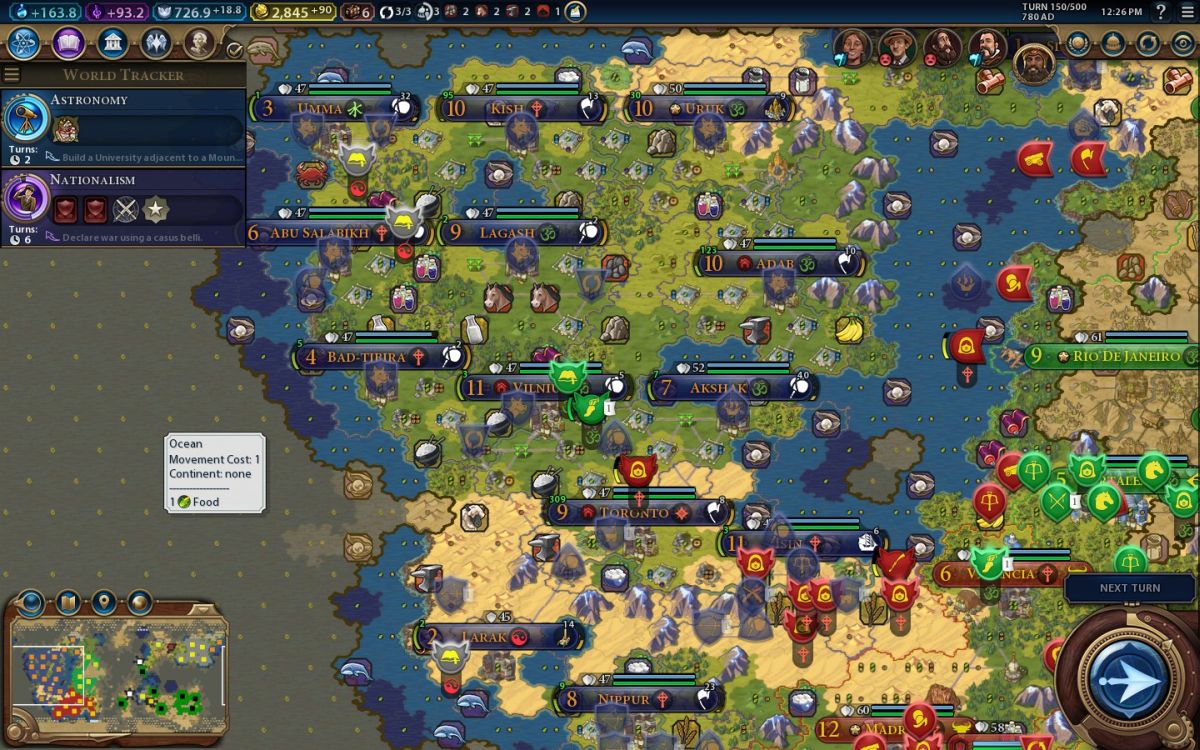Open the Civics tree book button
Viewport: 1200px width, 750px height.
[x=68, y=43]
